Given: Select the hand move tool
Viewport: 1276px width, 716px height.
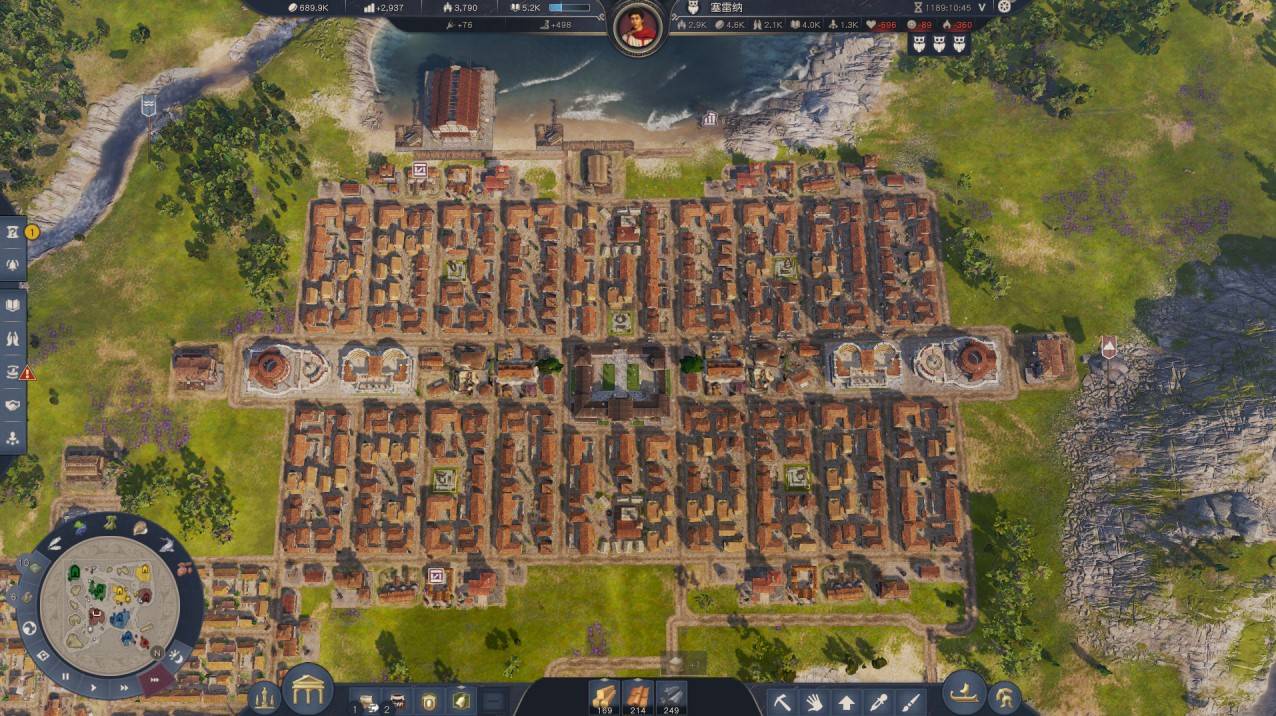Looking at the screenshot, I should [x=814, y=701].
